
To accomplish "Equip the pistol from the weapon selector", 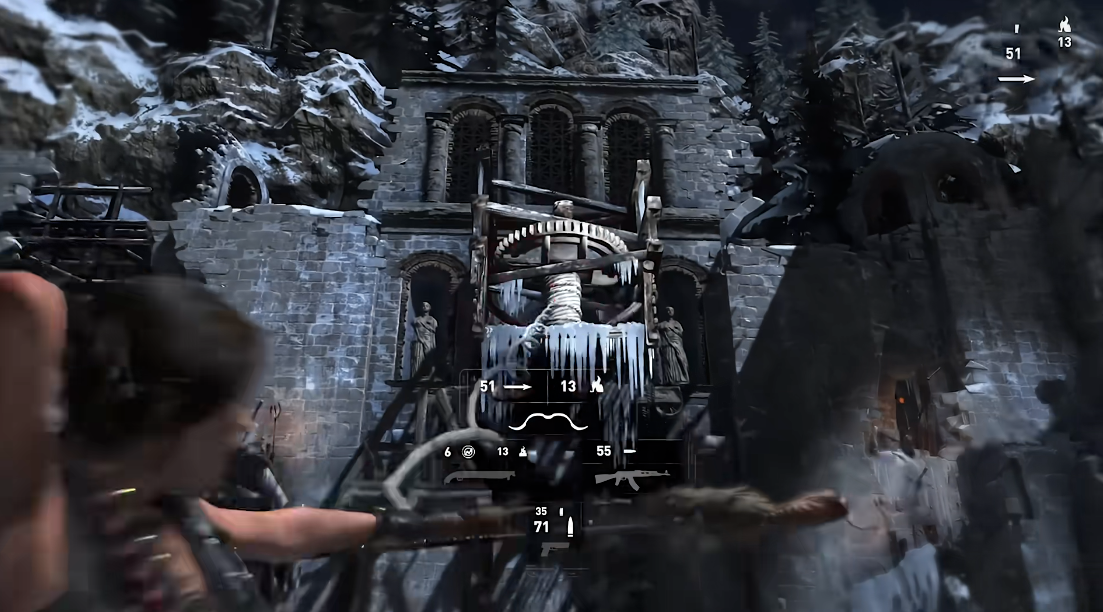I will click(x=555, y=549).
